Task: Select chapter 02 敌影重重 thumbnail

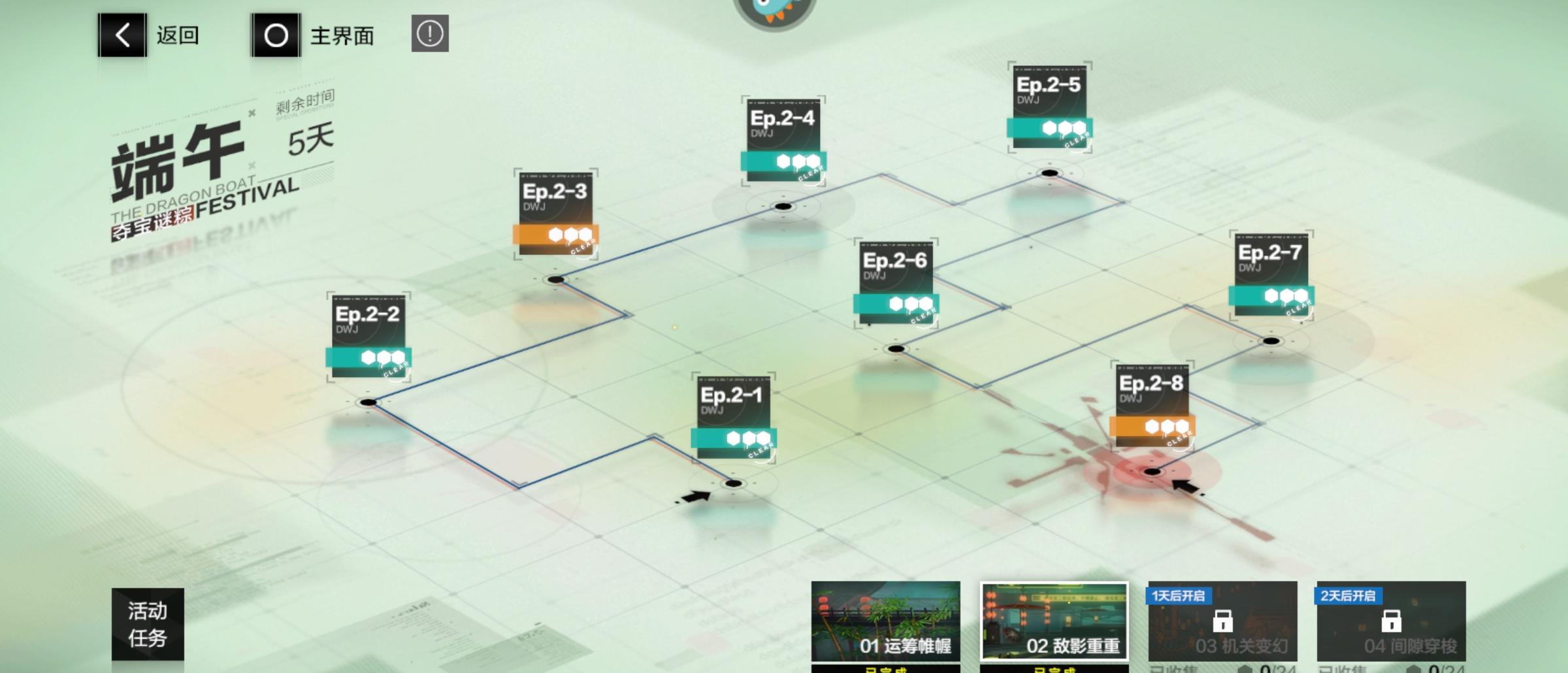Action: pos(1054,621)
